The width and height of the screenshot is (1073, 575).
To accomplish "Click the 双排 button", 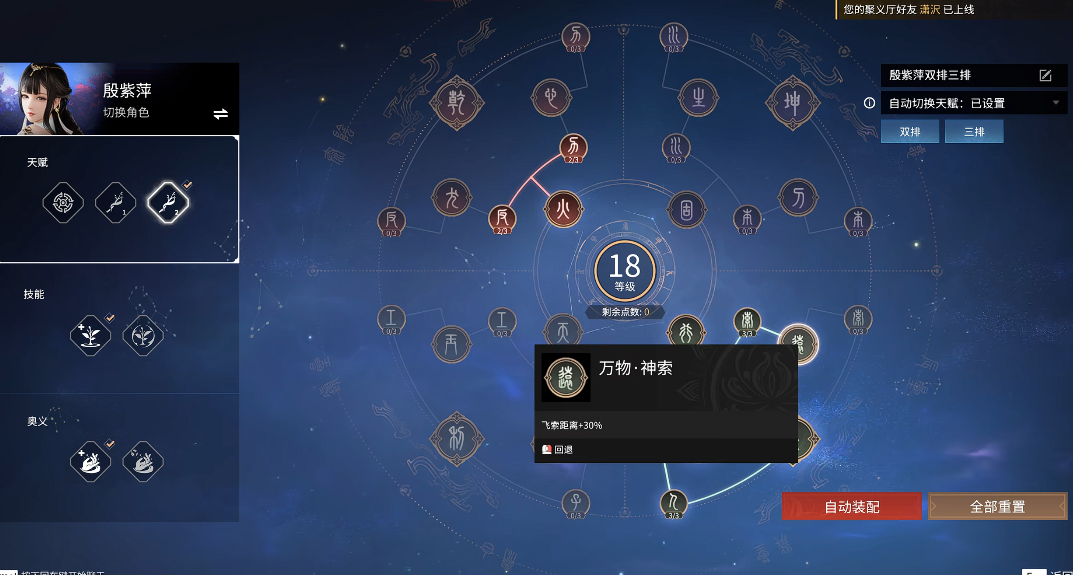I will (910, 132).
